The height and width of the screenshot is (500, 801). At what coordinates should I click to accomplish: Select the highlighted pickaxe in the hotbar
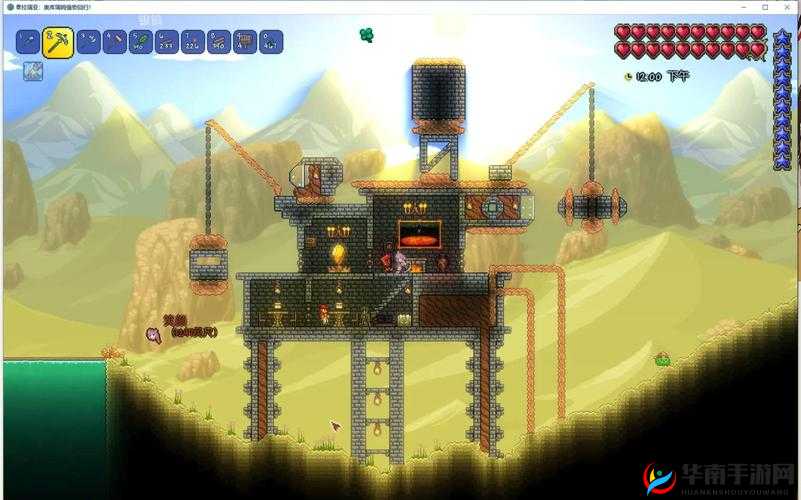point(57,43)
